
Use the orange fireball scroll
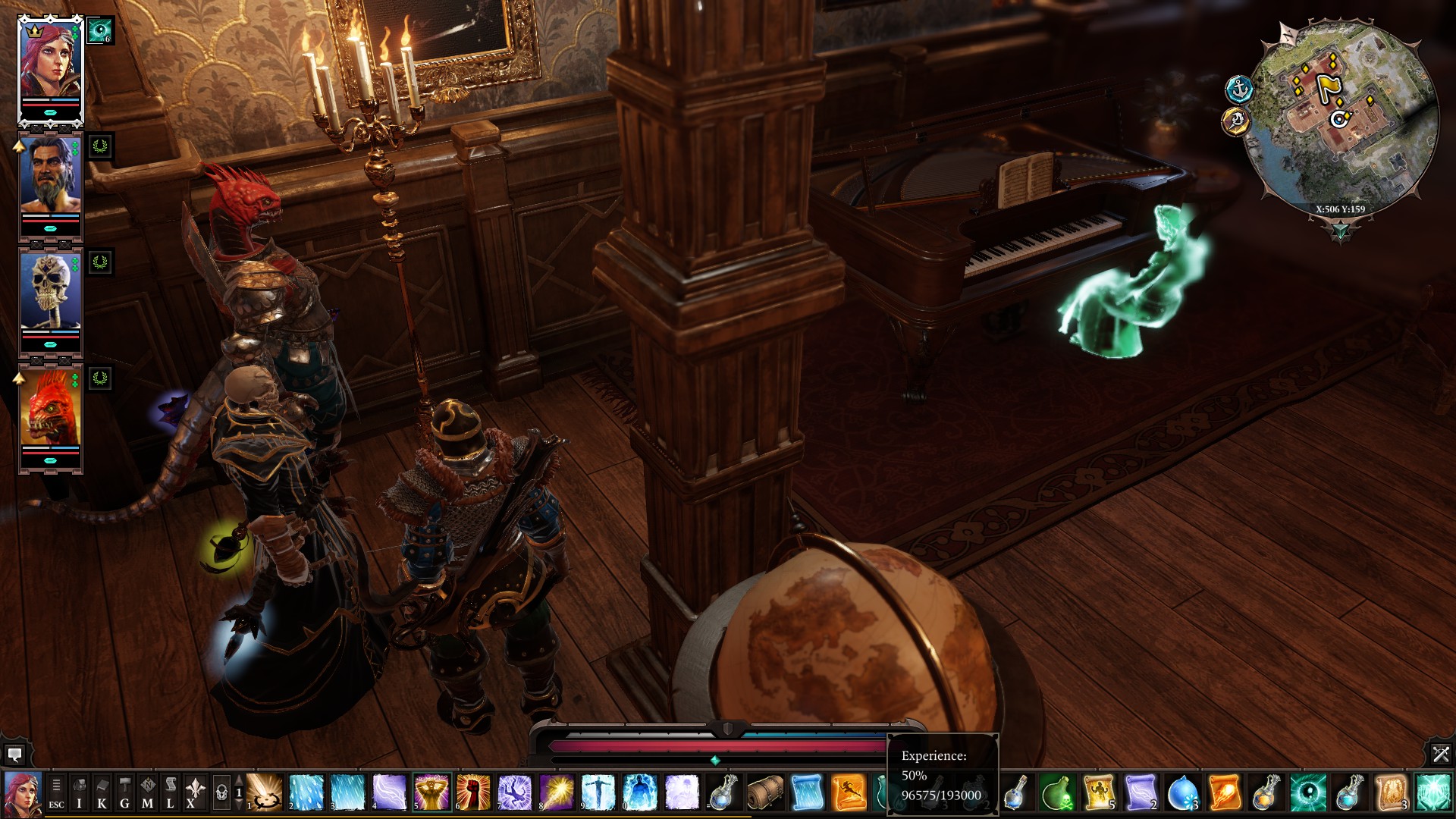tap(1224, 792)
